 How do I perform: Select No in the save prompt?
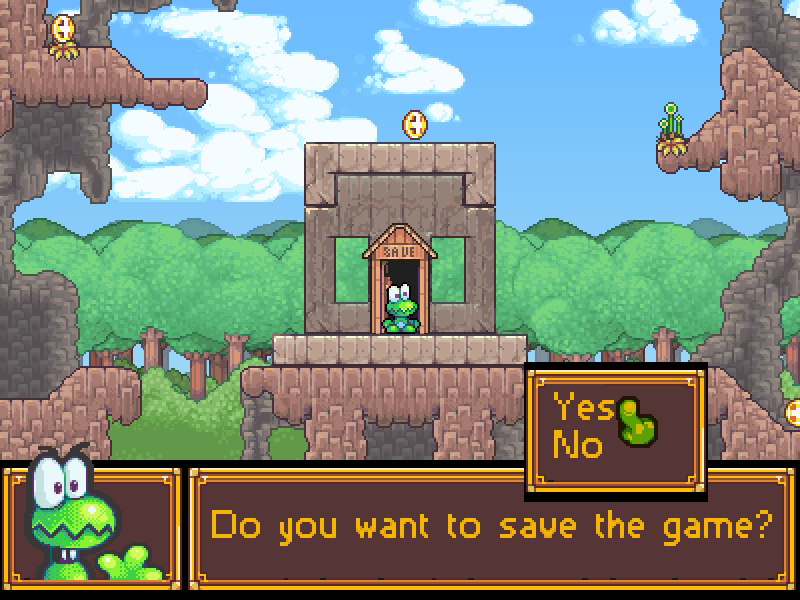pos(579,444)
